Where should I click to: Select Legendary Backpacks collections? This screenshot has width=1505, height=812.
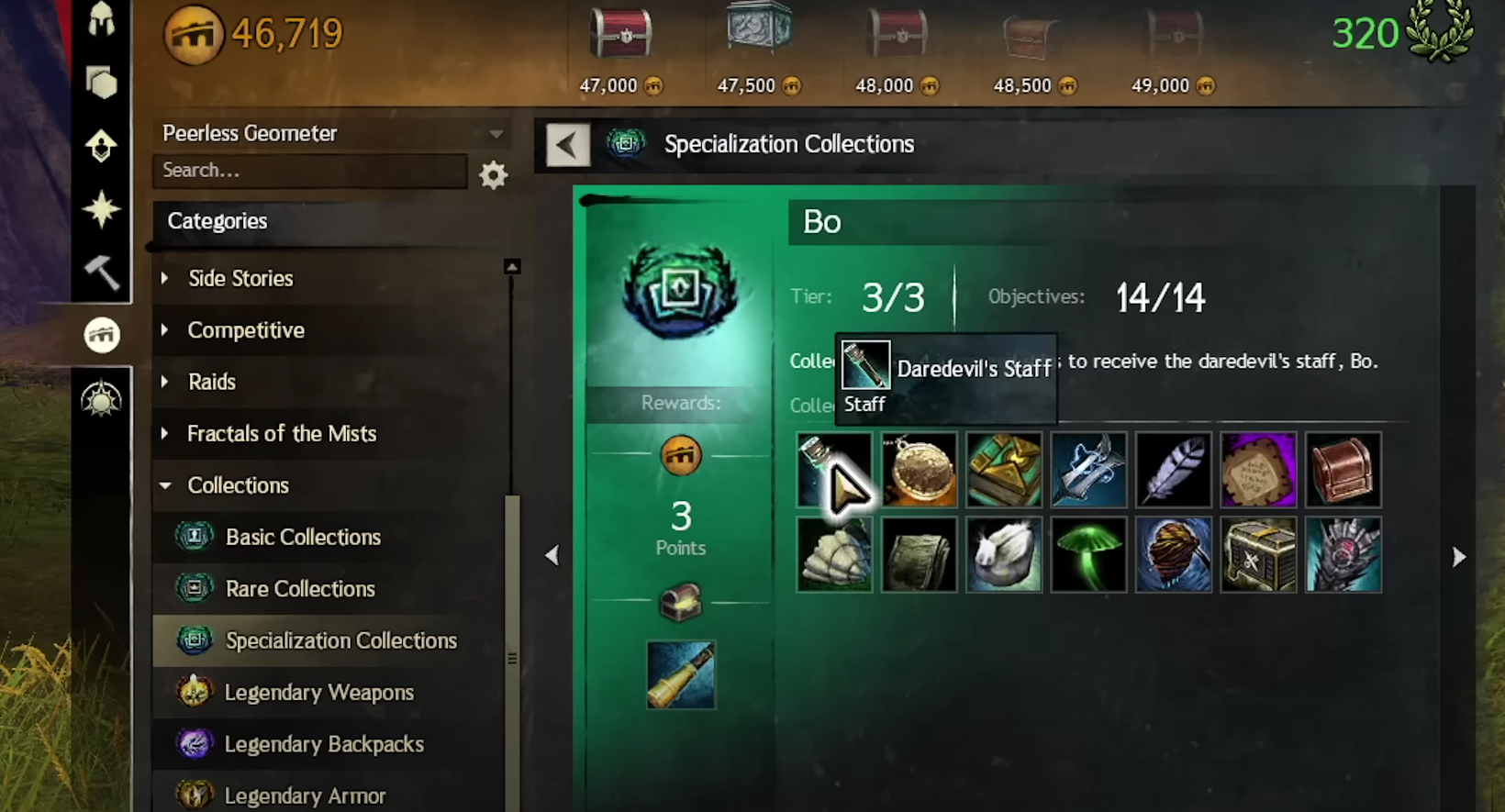click(324, 744)
